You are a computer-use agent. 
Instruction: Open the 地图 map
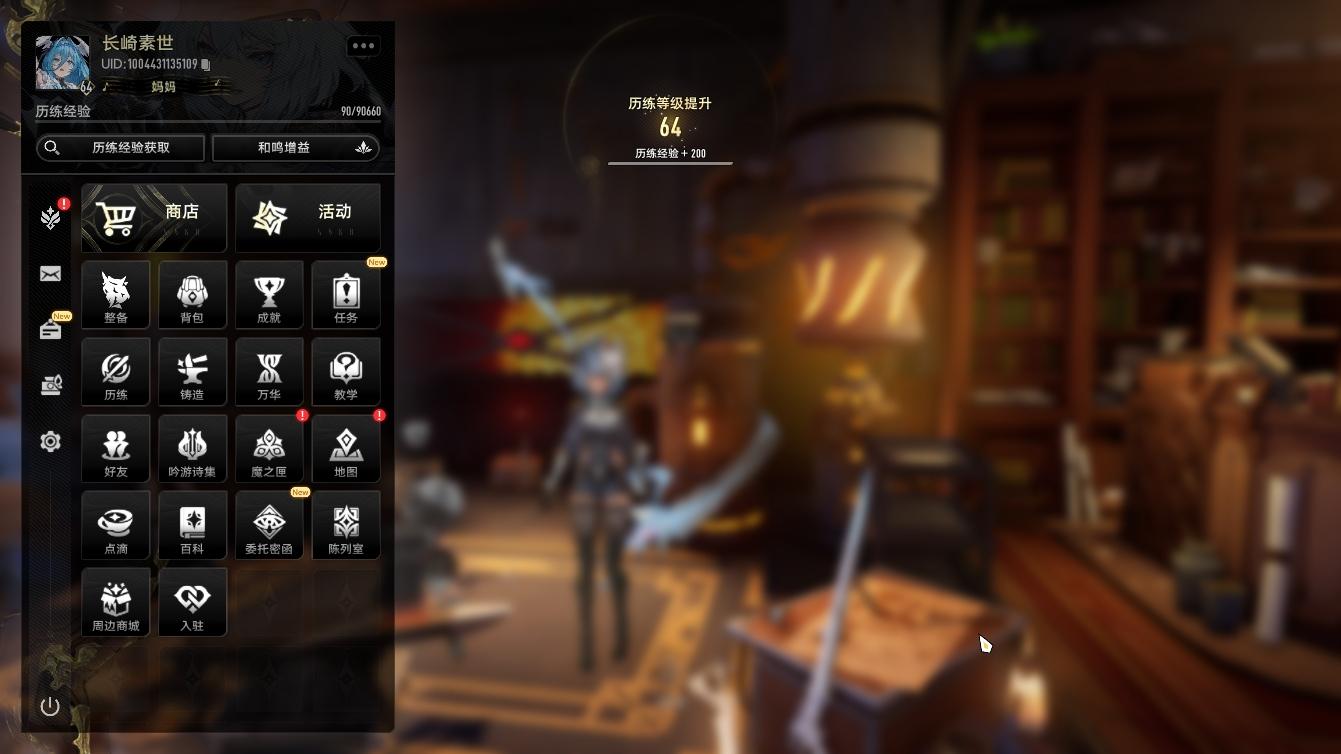(x=346, y=449)
